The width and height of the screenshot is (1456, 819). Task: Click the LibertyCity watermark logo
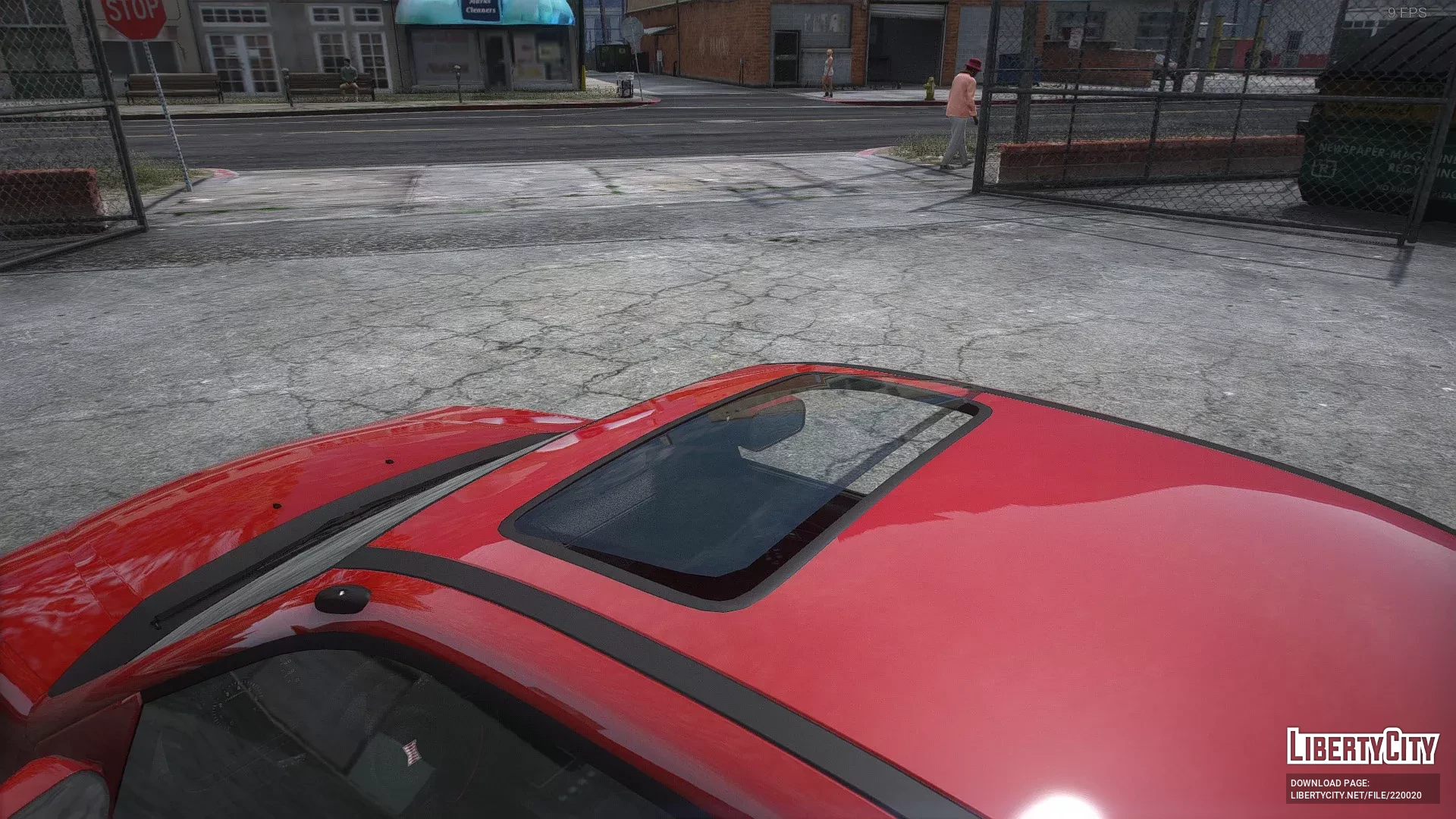pos(1362,746)
